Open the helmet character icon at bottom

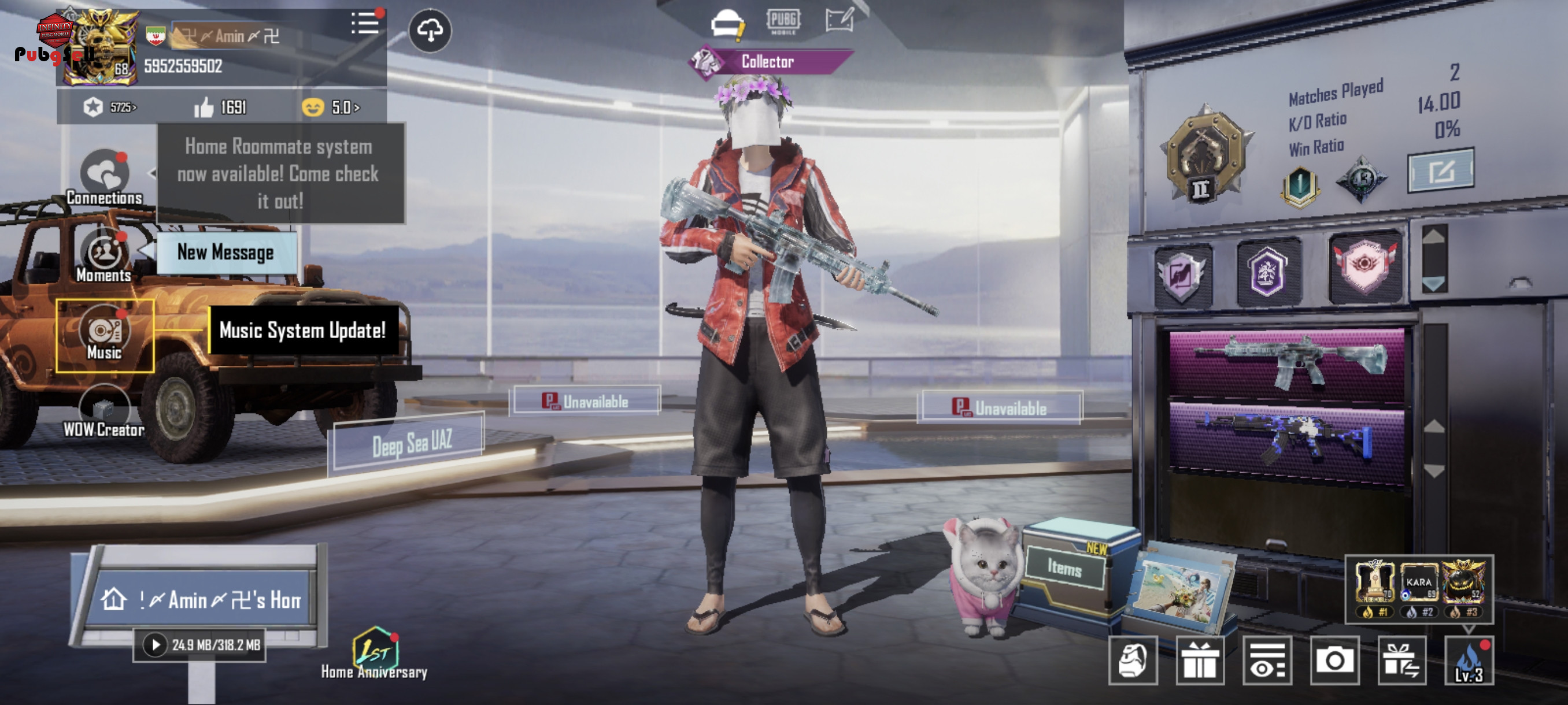tap(1132, 661)
